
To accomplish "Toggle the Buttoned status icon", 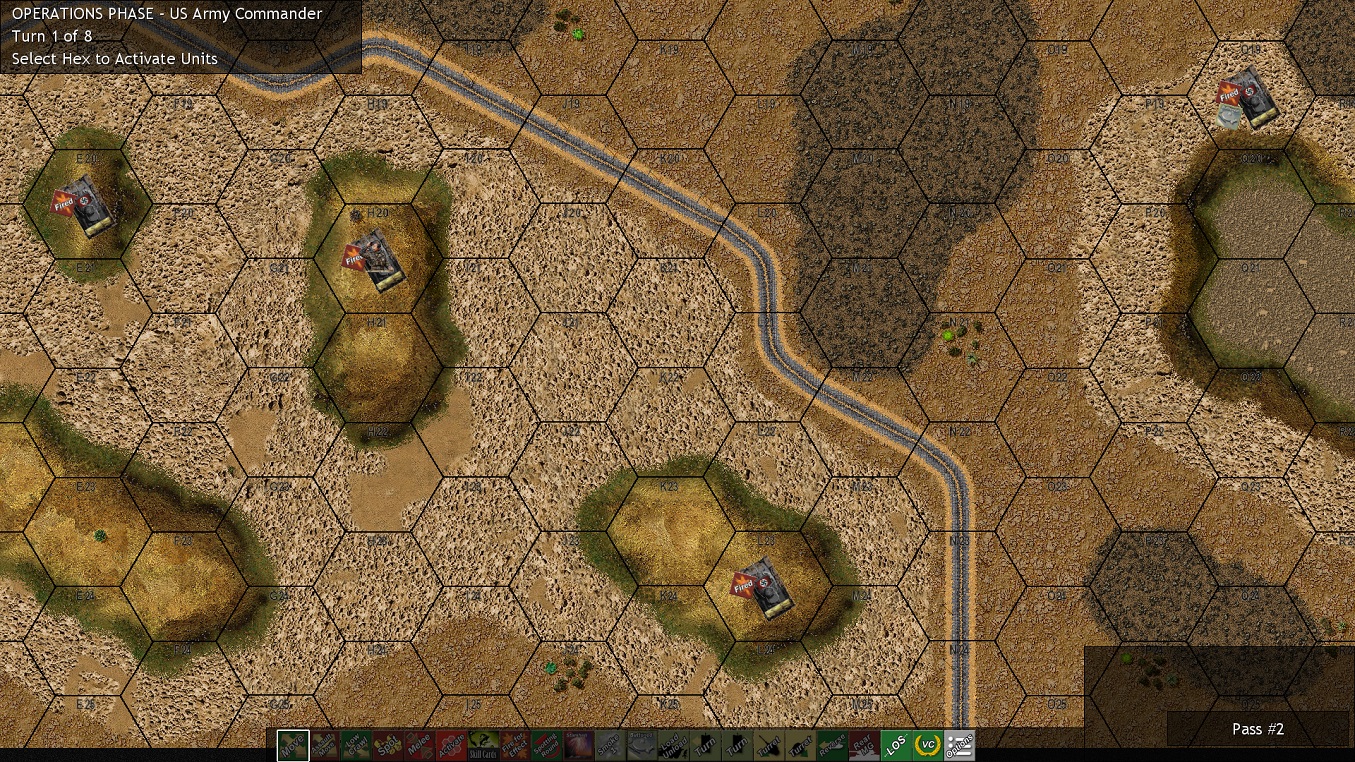I will [x=645, y=745].
